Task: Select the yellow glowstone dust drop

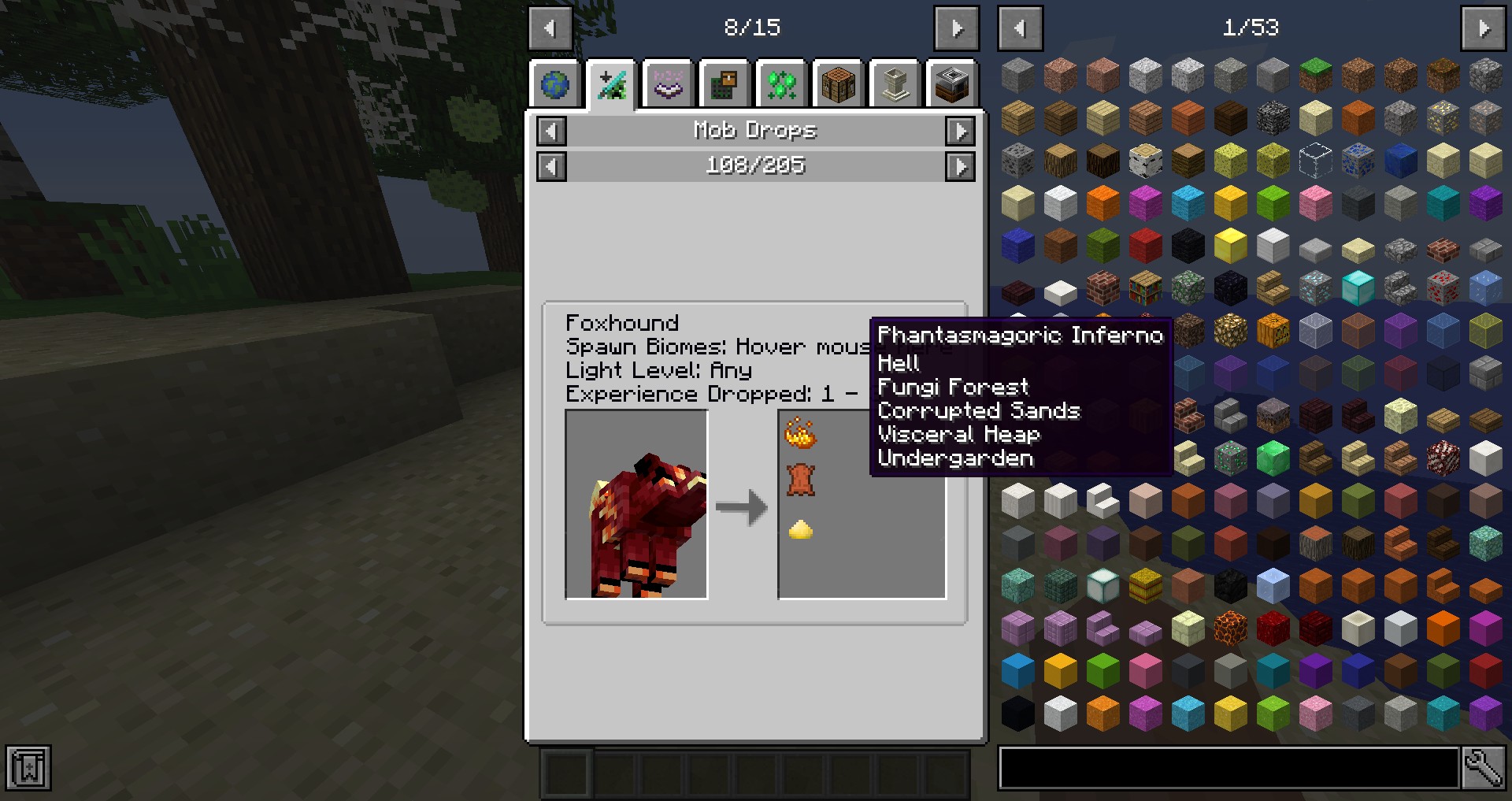Action: pos(801,529)
